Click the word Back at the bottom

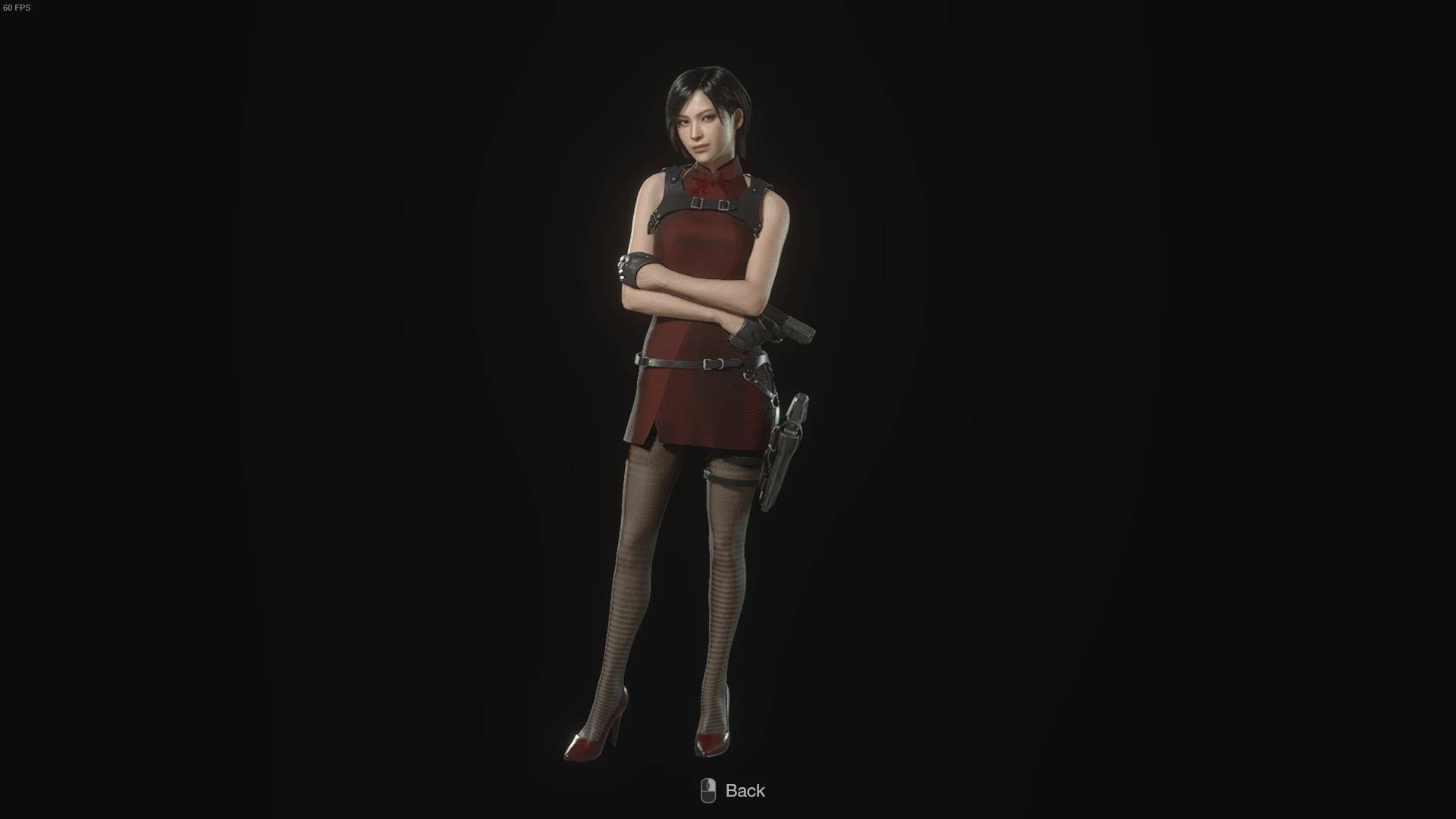pyautogui.click(x=744, y=790)
